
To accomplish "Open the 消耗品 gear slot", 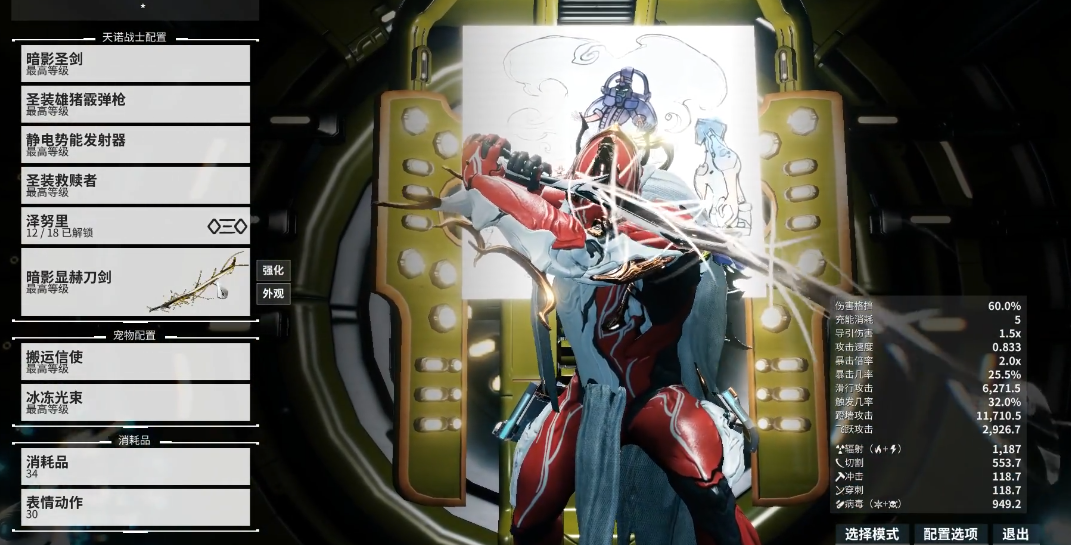I will coord(135,466).
